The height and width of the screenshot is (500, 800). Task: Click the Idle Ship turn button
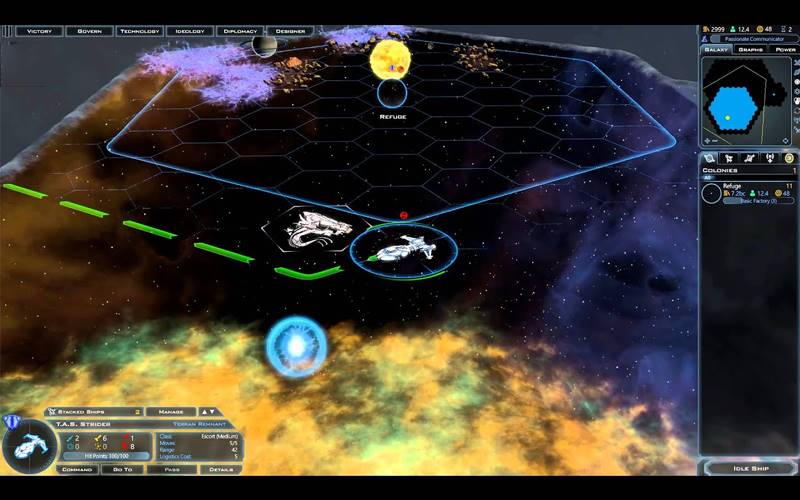(748, 468)
